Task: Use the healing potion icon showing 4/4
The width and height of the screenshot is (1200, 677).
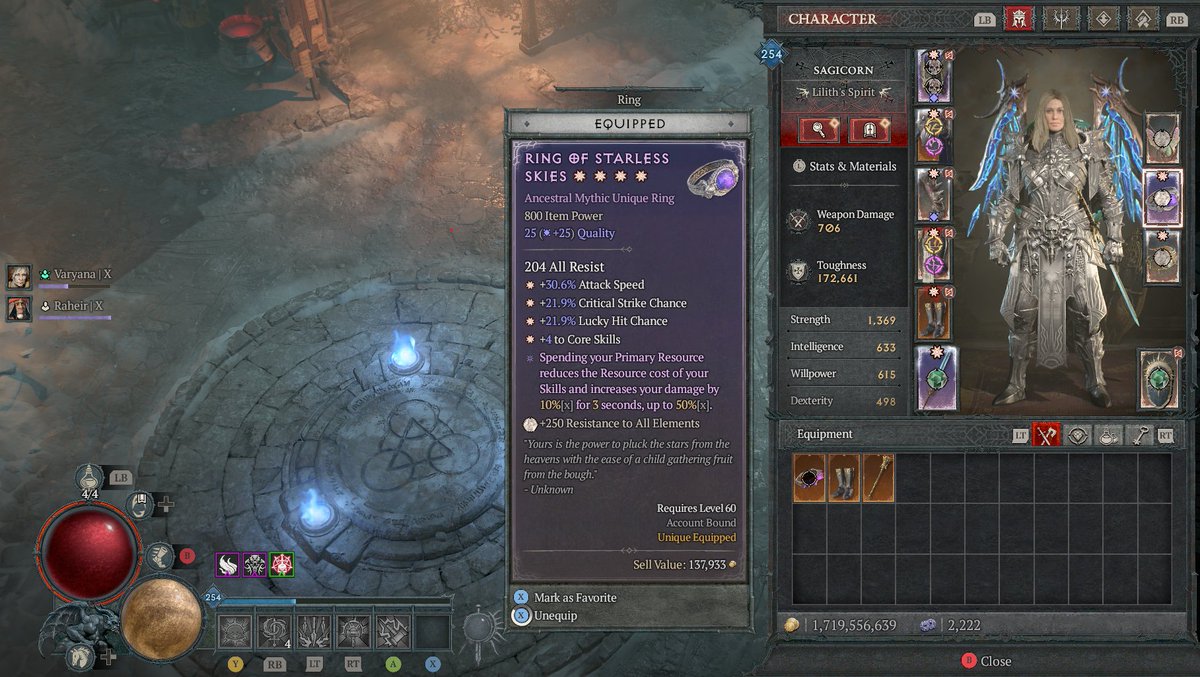Action: tap(90, 479)
